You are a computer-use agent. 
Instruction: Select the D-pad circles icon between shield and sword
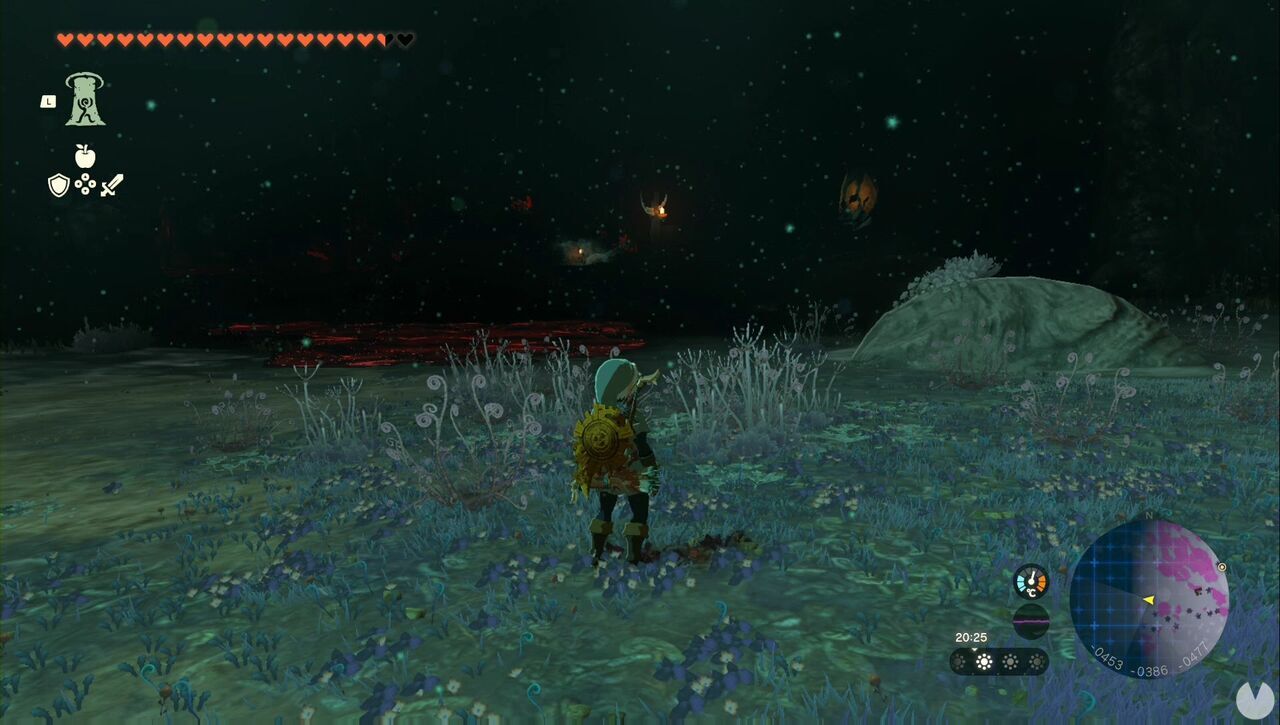tap(84, 184)
